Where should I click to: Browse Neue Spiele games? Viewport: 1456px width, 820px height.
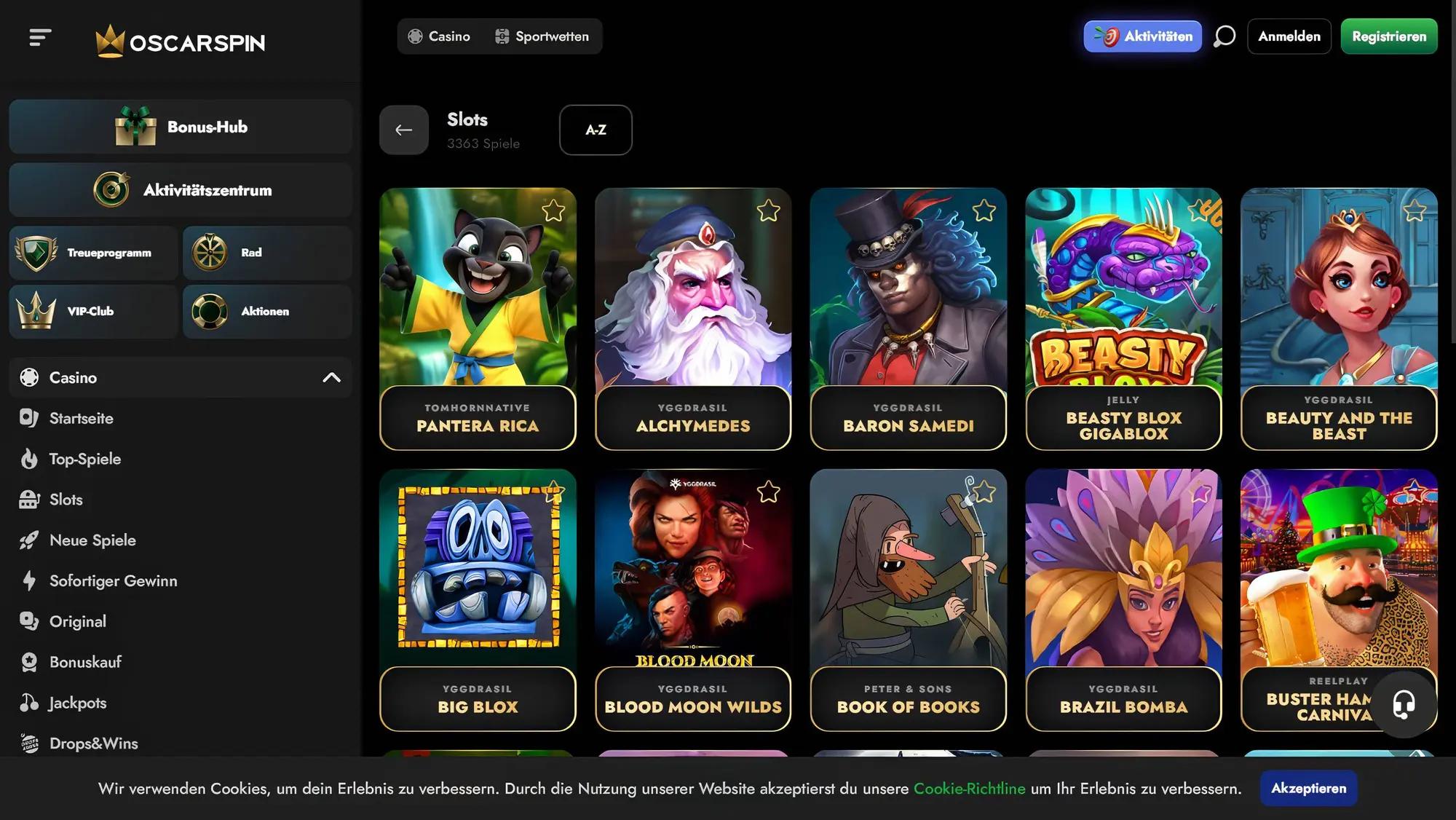[92, 540]
